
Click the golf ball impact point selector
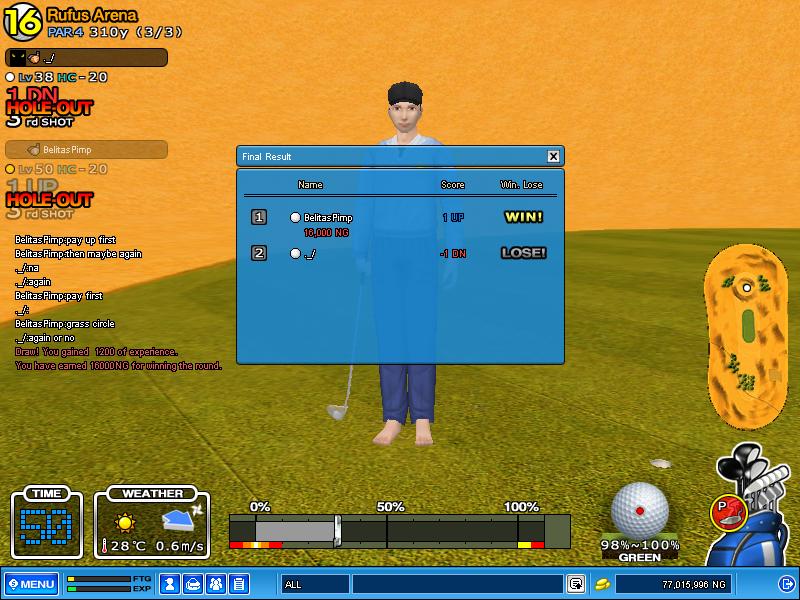point(639,510)
